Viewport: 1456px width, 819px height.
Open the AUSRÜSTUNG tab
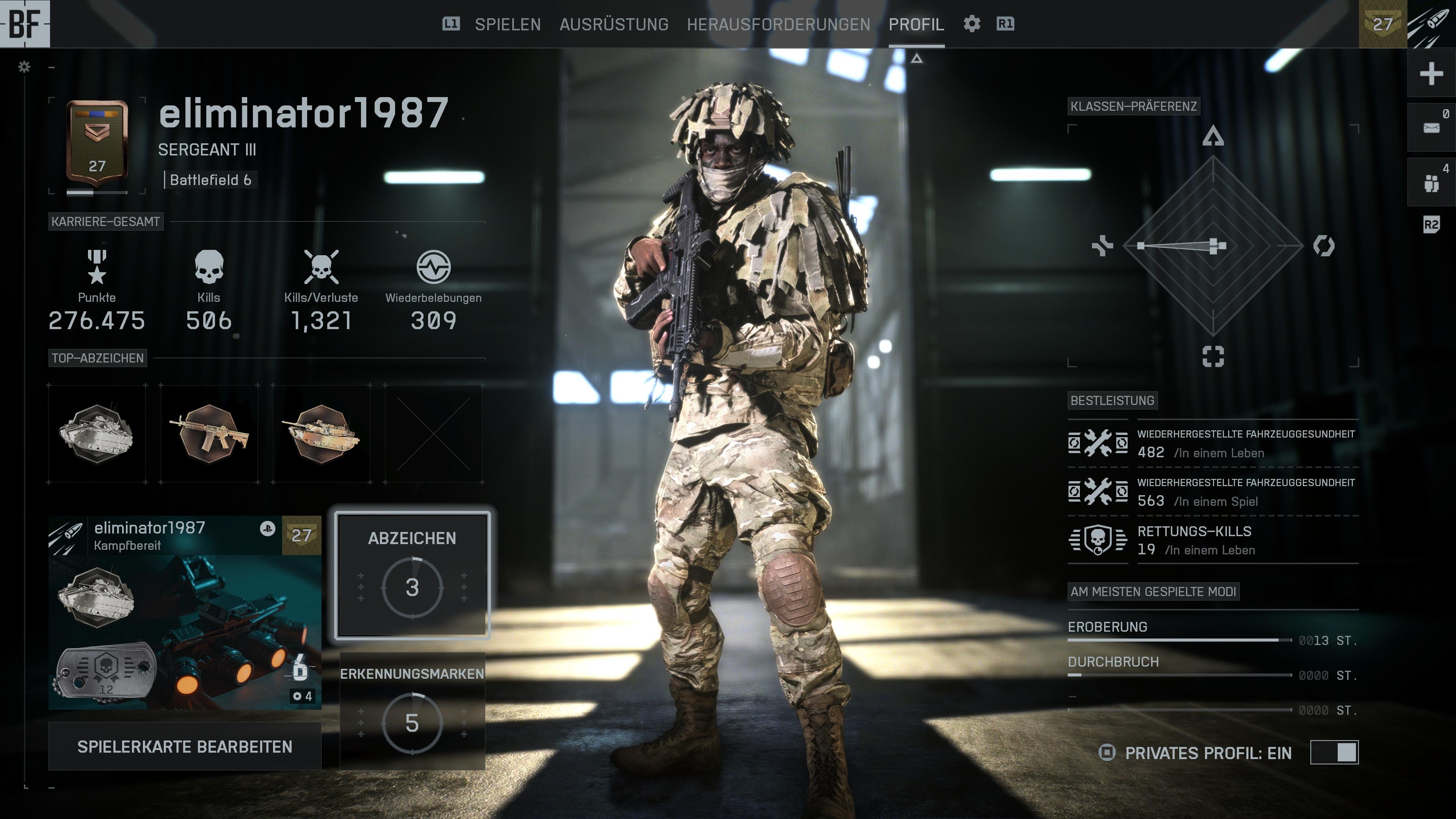pos(614,24)
